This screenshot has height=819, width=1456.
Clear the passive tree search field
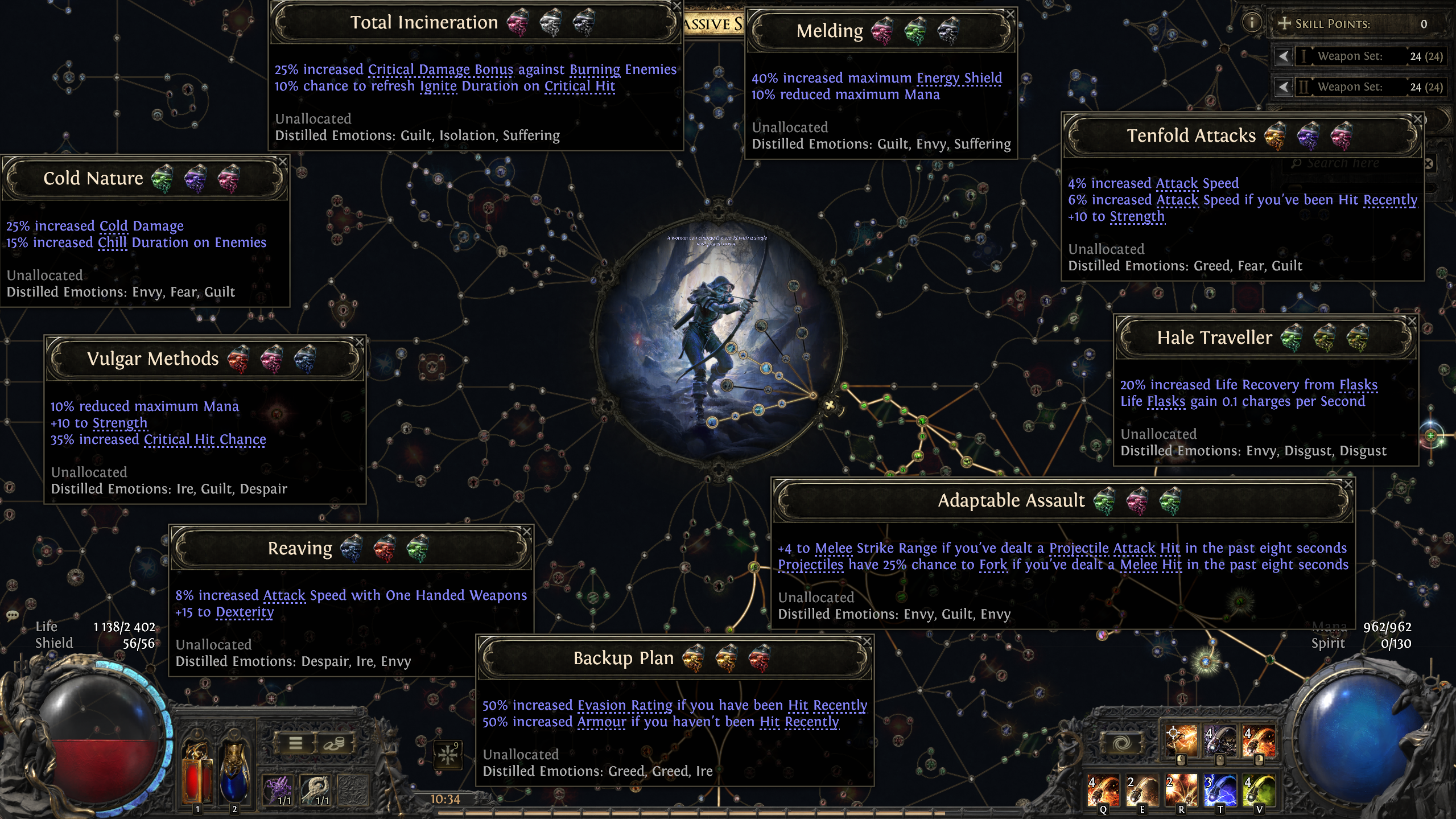(x=1429, y=164)
